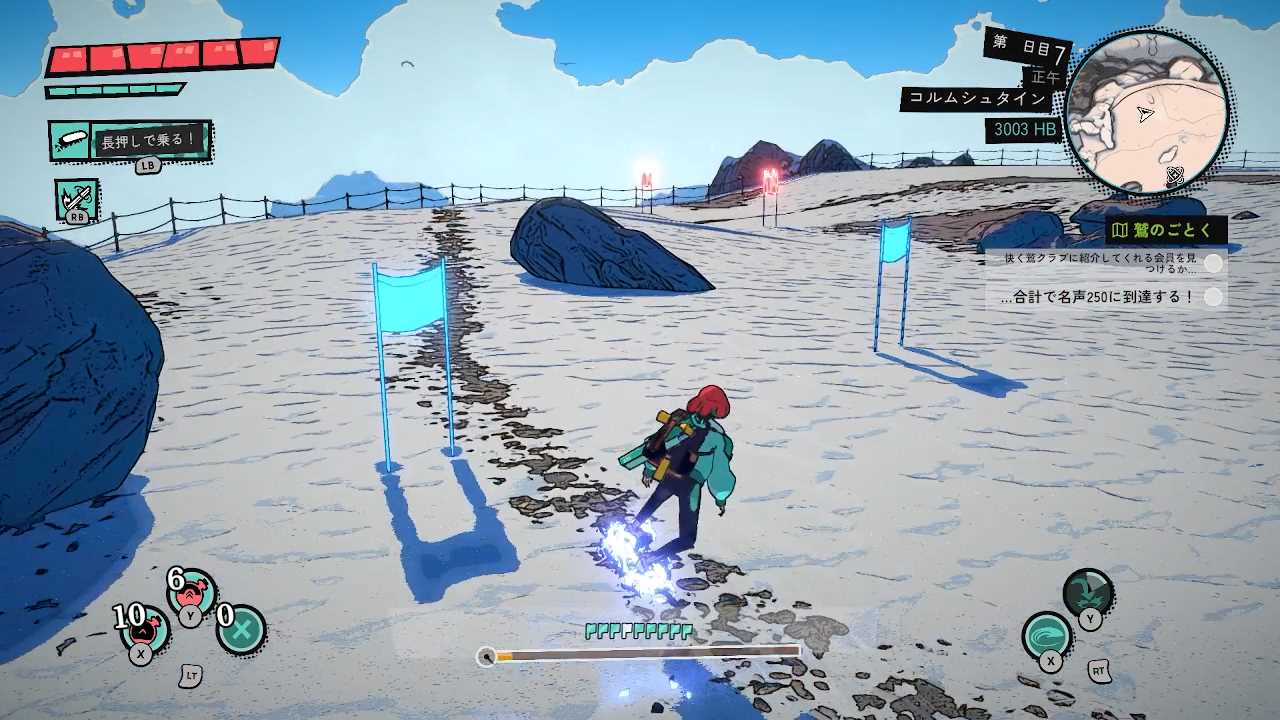
Task: Activate the dark cooldown ability icon
Action: [x=1088, y=592]
